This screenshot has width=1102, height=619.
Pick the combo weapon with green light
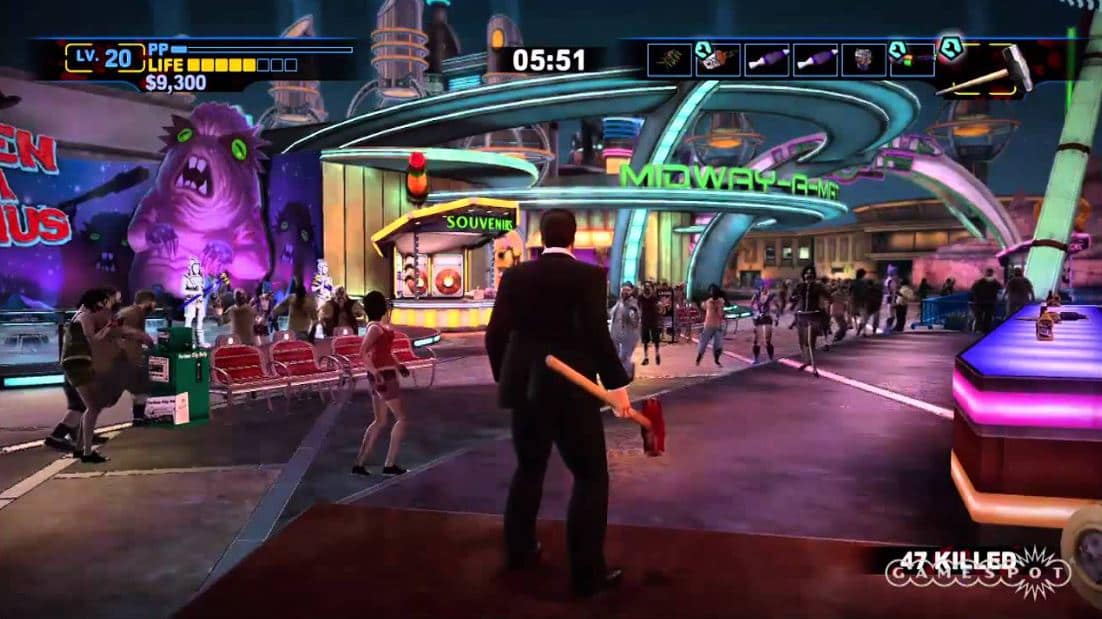pos(912,60)
